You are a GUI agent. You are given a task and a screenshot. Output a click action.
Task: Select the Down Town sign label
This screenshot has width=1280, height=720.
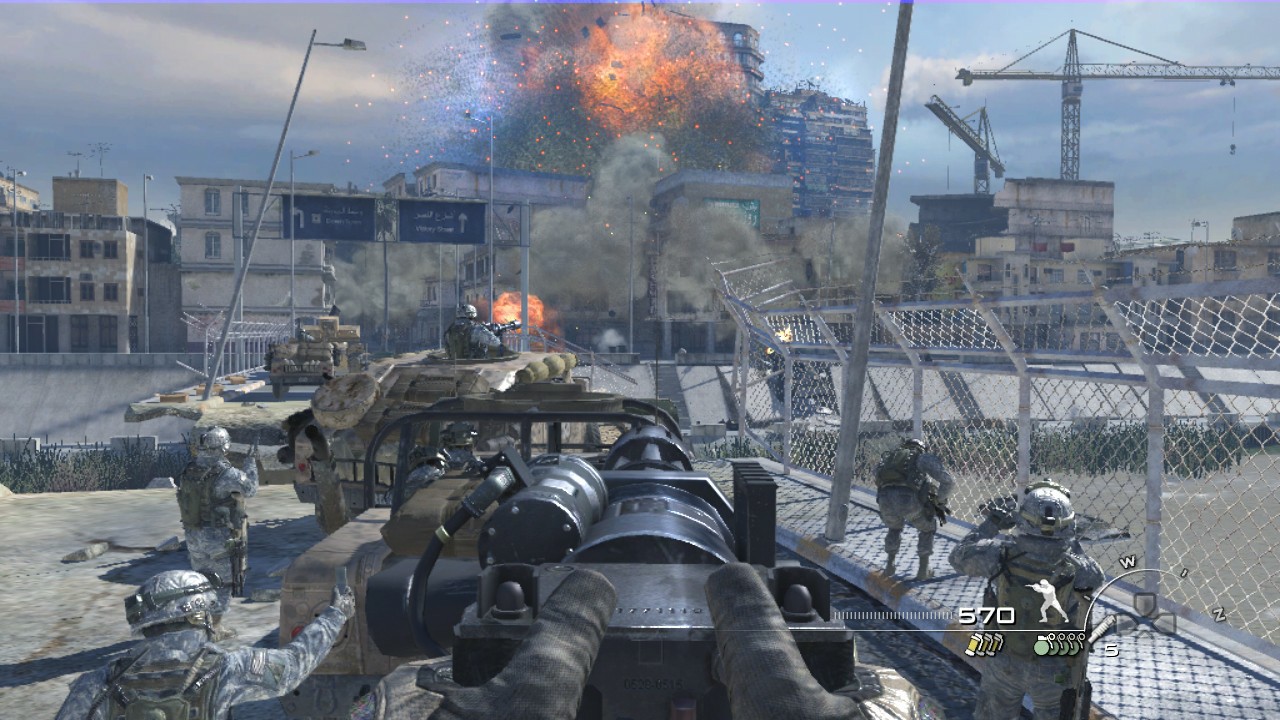pos(343,221)
